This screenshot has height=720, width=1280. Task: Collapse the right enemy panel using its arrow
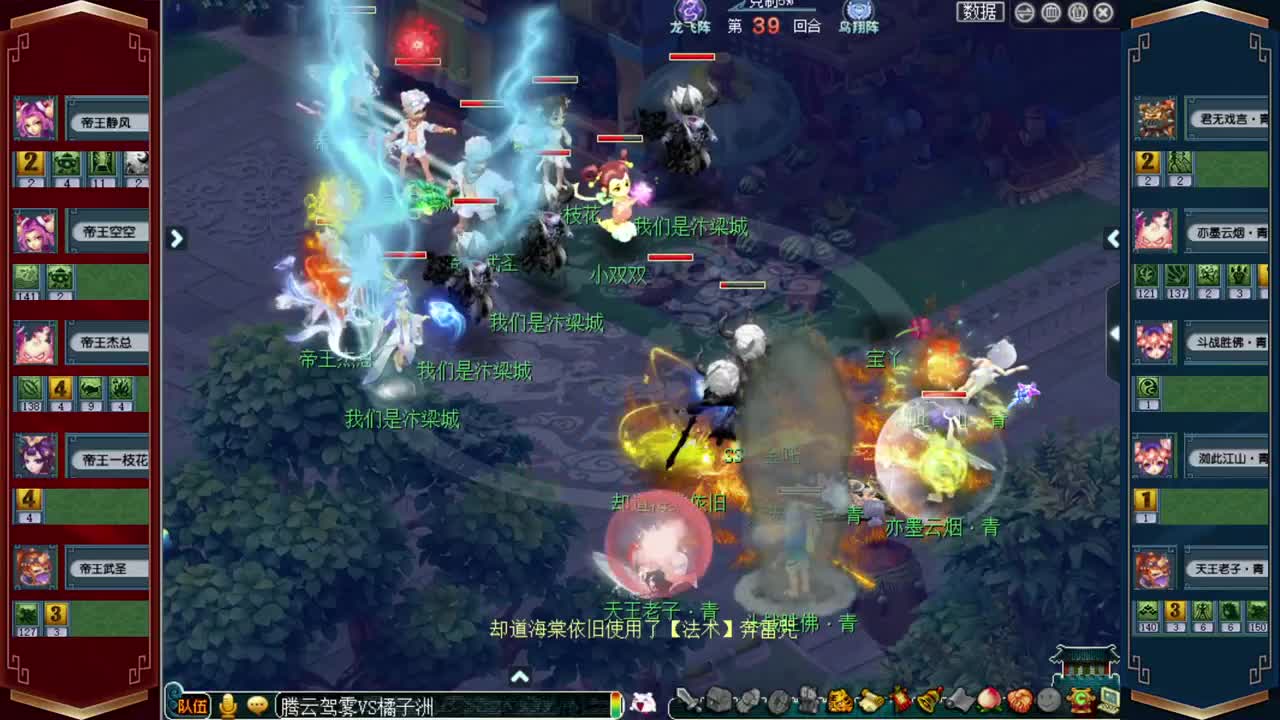(1113, 239)
